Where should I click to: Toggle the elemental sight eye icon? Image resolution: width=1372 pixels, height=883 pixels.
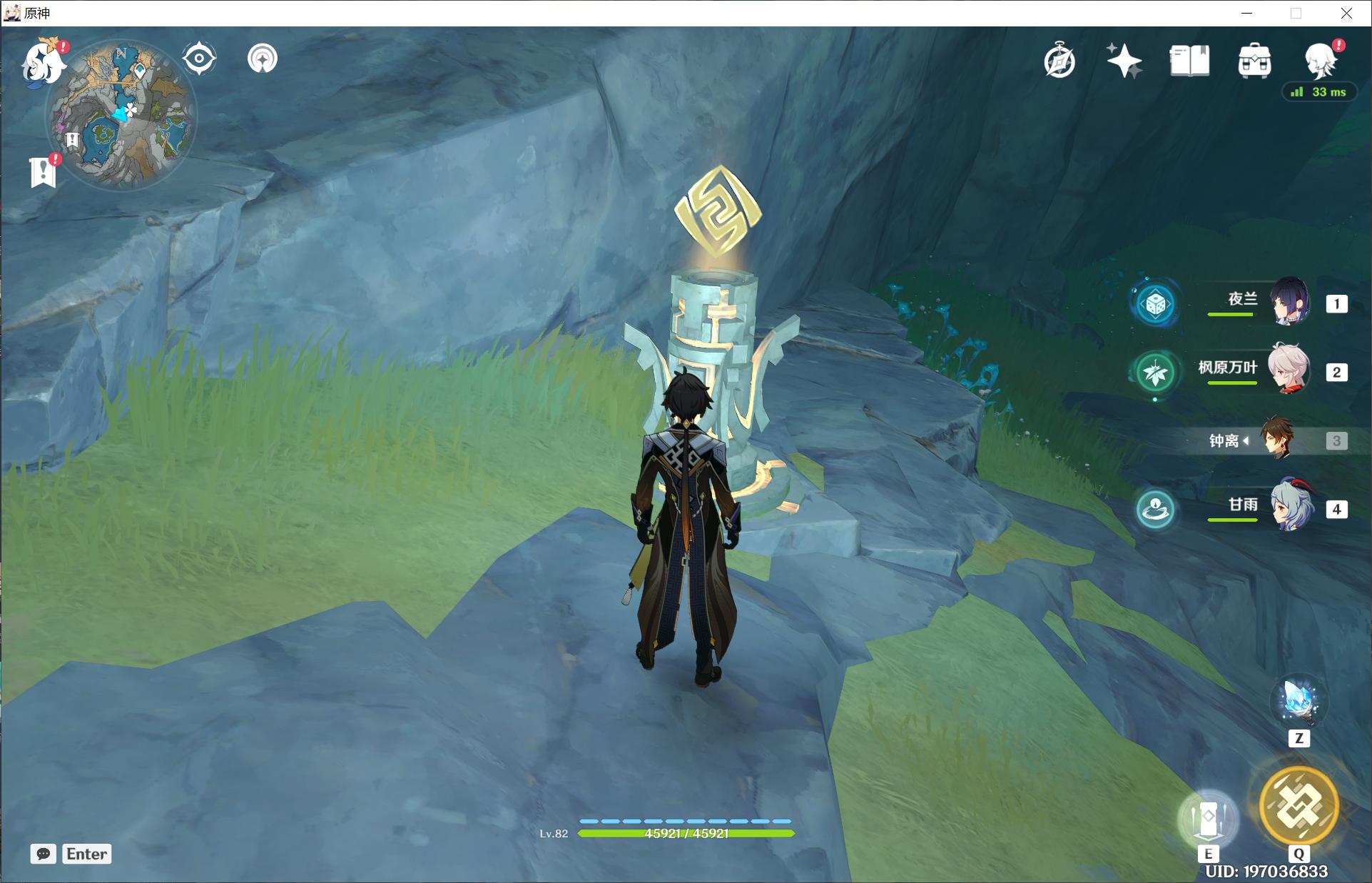tap(199, 59)
